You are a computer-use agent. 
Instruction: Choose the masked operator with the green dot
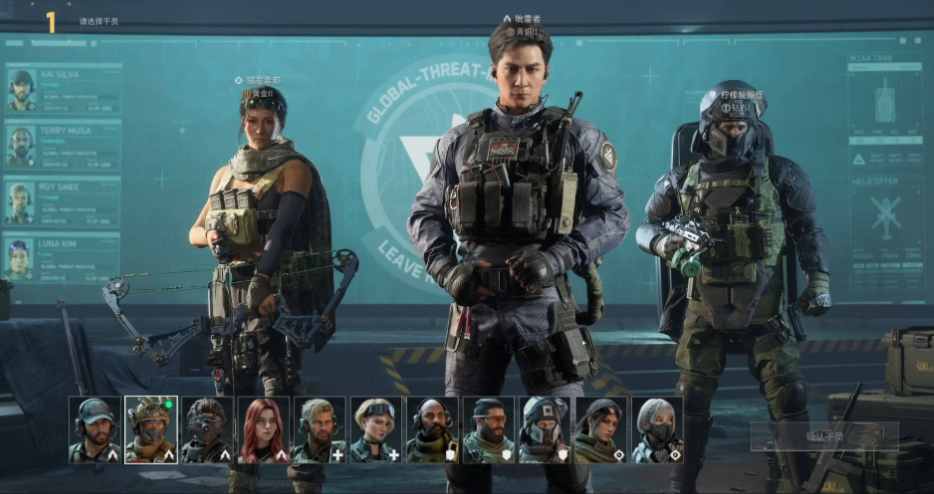(151, 430)
